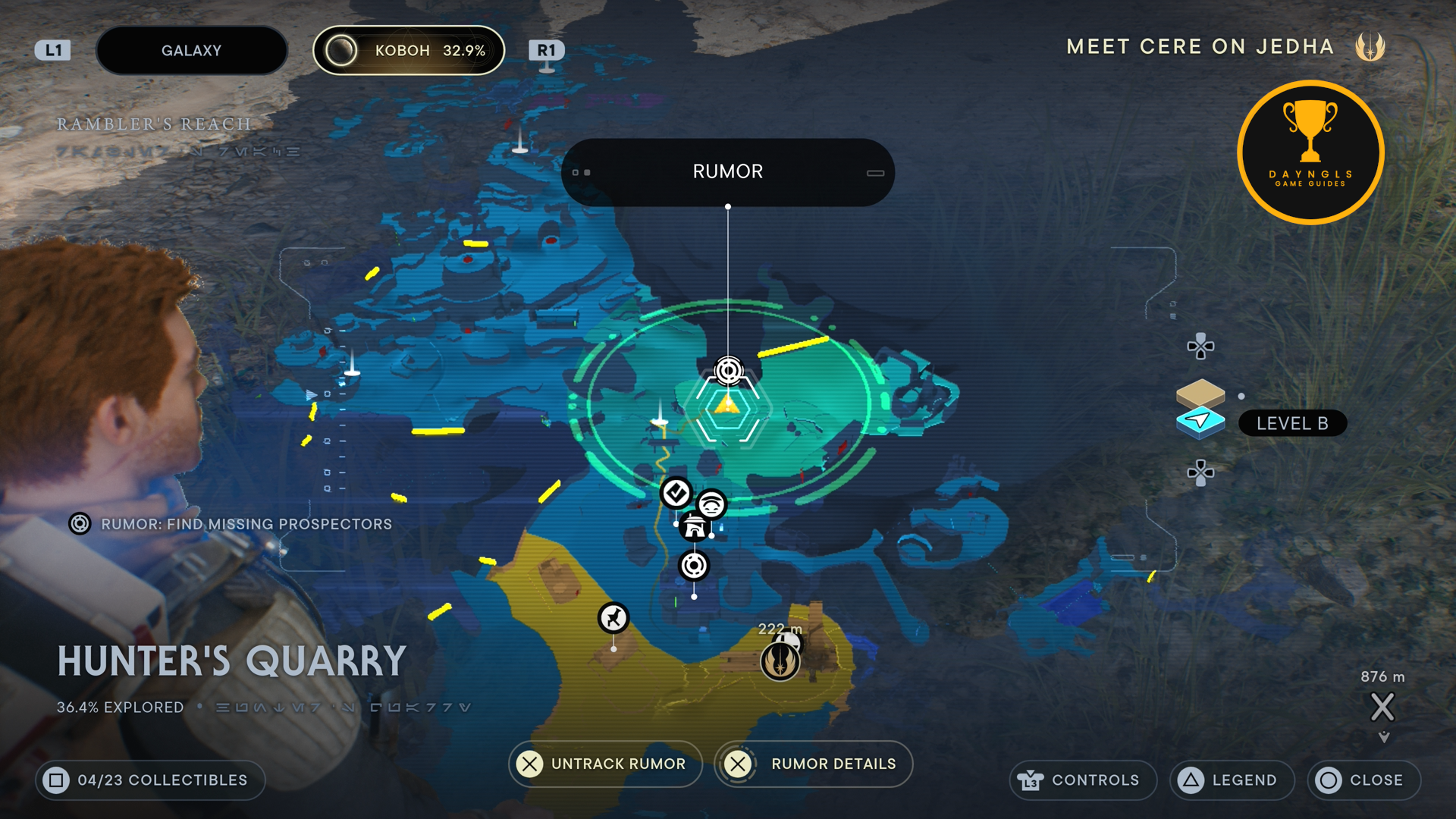Close the holomap
The image size is (1456, 819).
coord(1363,780)
